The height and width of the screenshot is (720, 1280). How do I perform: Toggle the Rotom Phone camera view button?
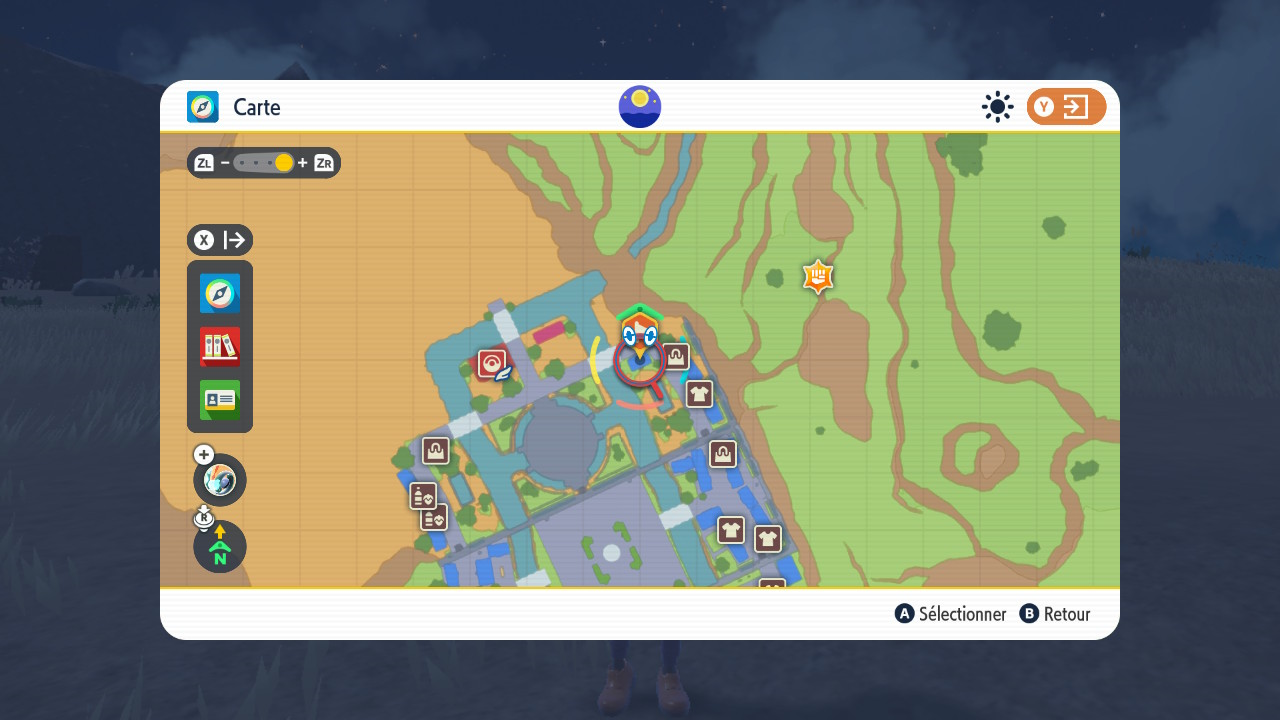tap(220, 480)
